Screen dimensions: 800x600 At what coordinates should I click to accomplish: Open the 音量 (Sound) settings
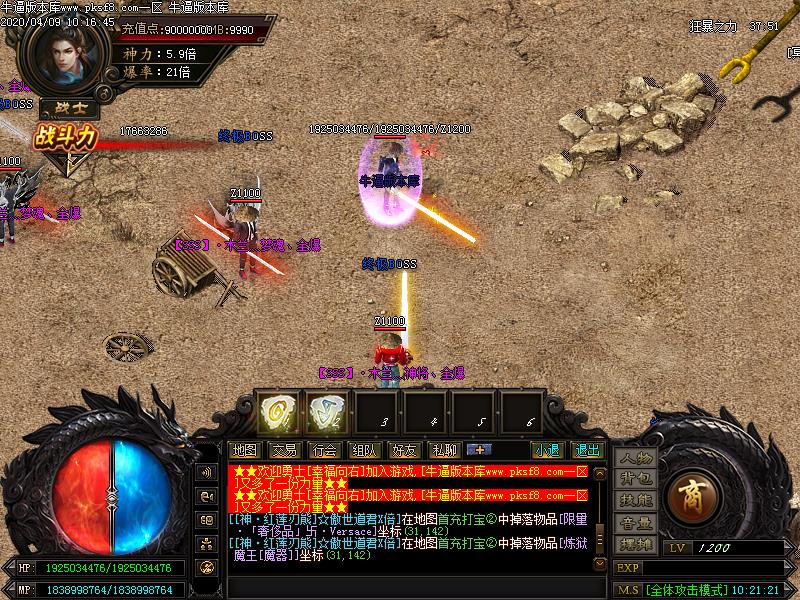tap(634, 522)
